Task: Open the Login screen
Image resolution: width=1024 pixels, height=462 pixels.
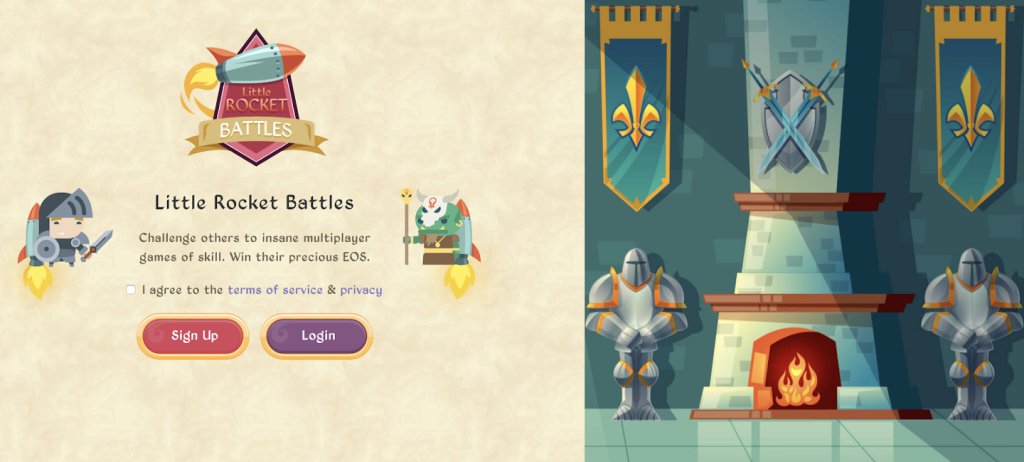Action: (x=317, y=336)
